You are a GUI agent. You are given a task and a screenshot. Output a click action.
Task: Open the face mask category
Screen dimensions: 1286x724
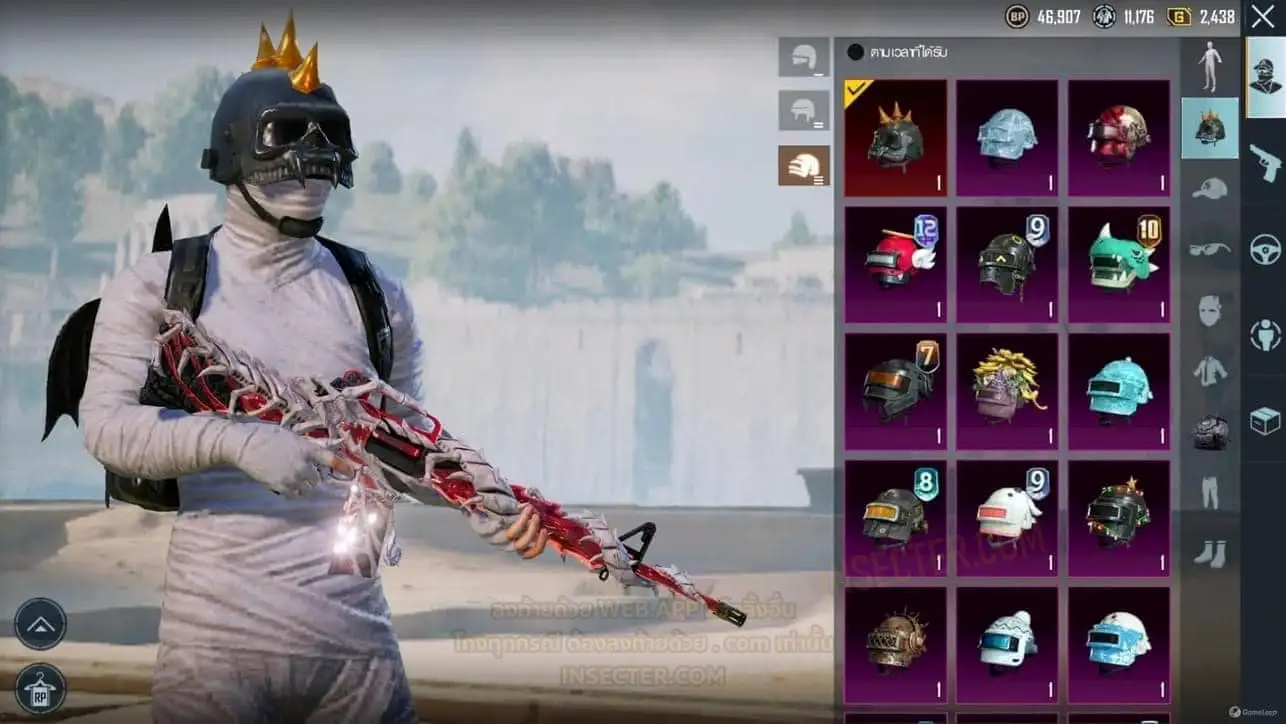pyautogui.click(x=1210, y=310)
